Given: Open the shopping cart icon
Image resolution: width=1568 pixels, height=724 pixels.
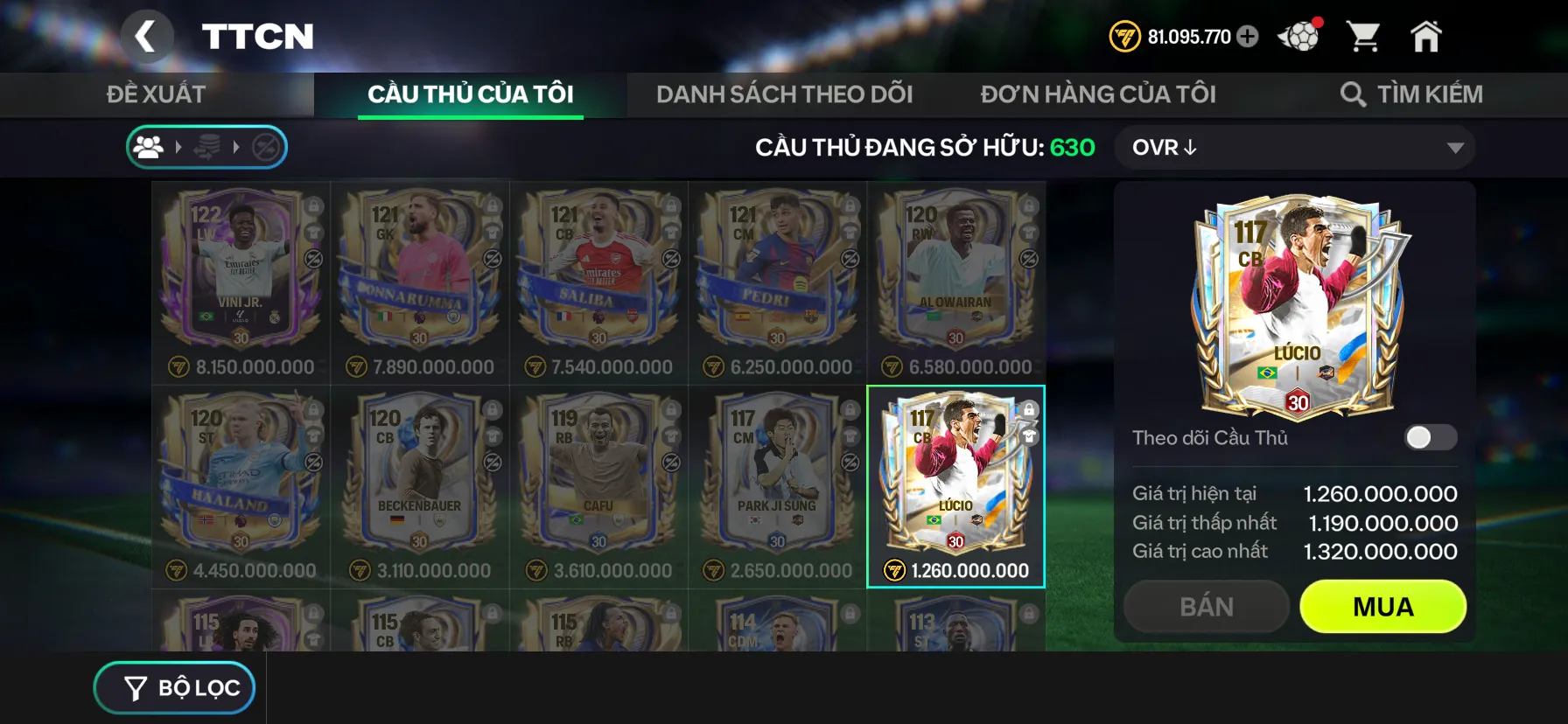Looking at the screenshot, I should coord(1365,37).
